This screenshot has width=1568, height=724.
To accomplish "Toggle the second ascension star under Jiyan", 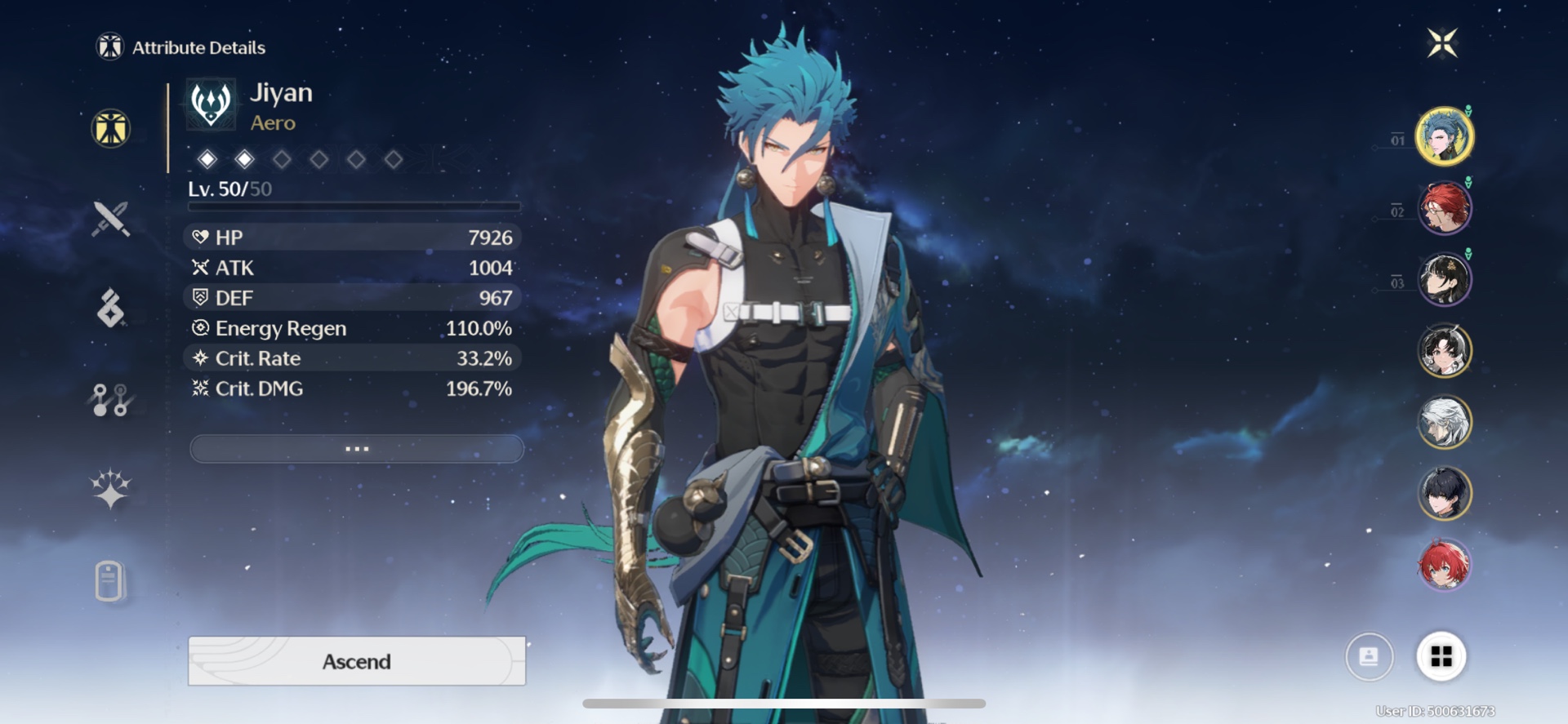I will coord(243,160).
